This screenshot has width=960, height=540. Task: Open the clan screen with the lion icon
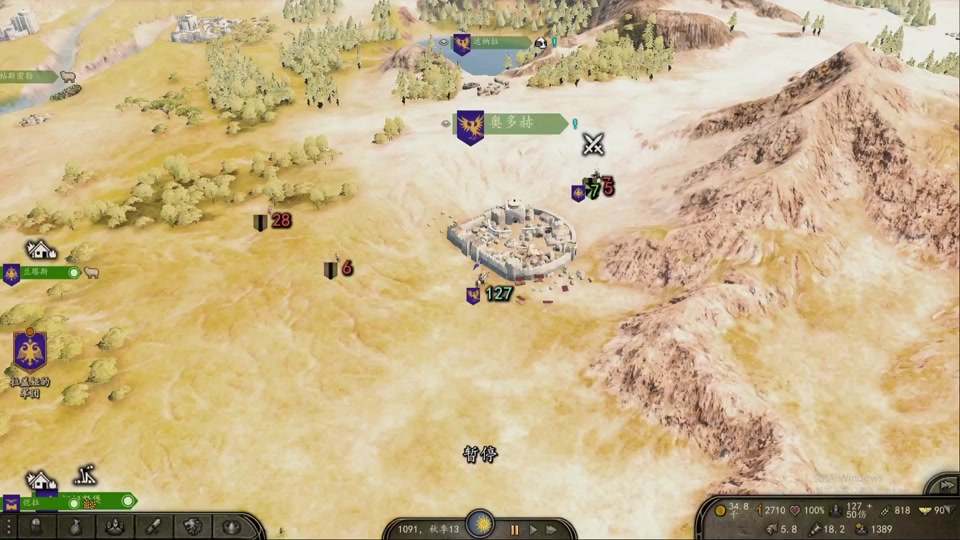pyautogui.click(x=193, y=526)
